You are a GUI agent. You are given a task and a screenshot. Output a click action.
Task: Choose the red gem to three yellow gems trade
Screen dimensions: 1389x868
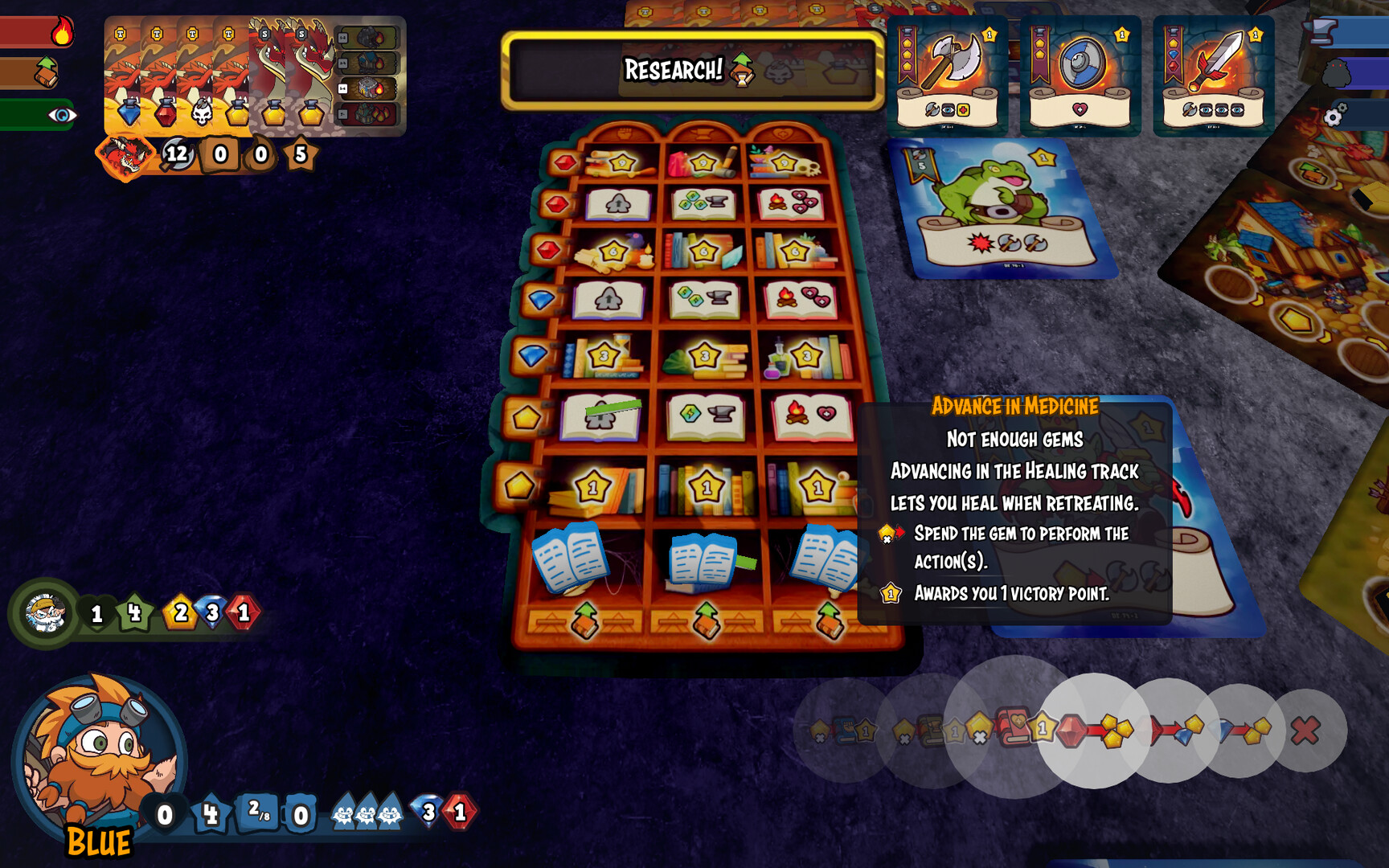coord(1094,731)
